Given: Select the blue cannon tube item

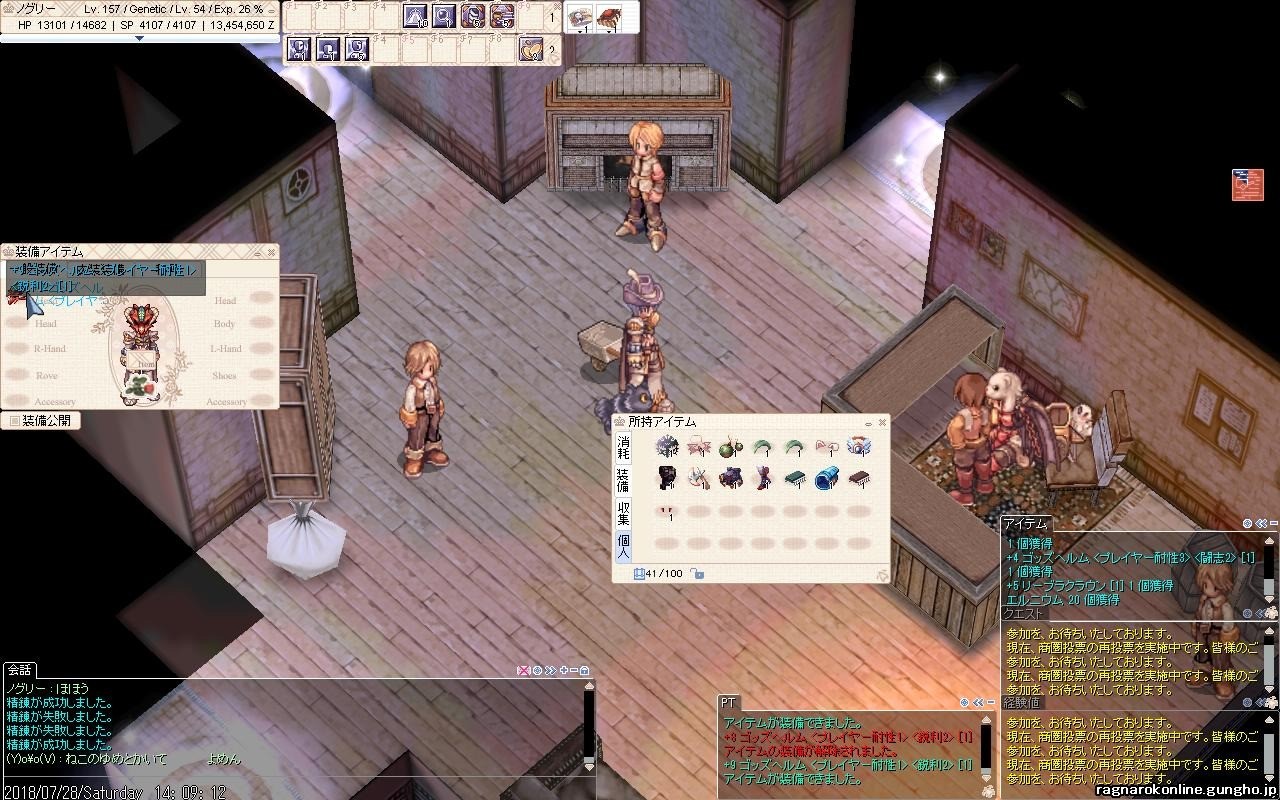Looking at the screenshot, I should click(826, 479).
